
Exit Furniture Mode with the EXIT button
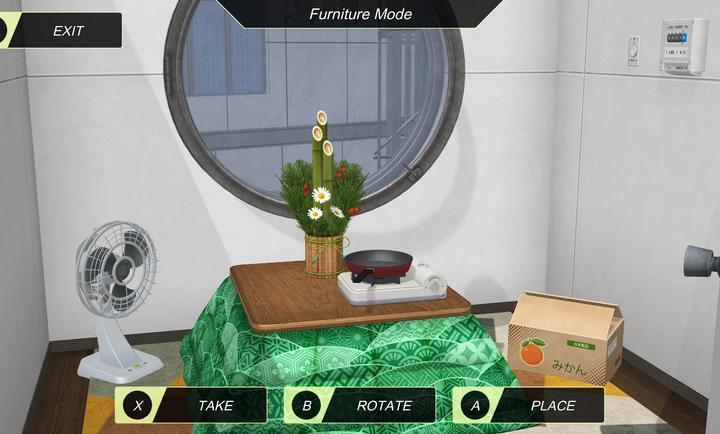click(x=62, y=31)
